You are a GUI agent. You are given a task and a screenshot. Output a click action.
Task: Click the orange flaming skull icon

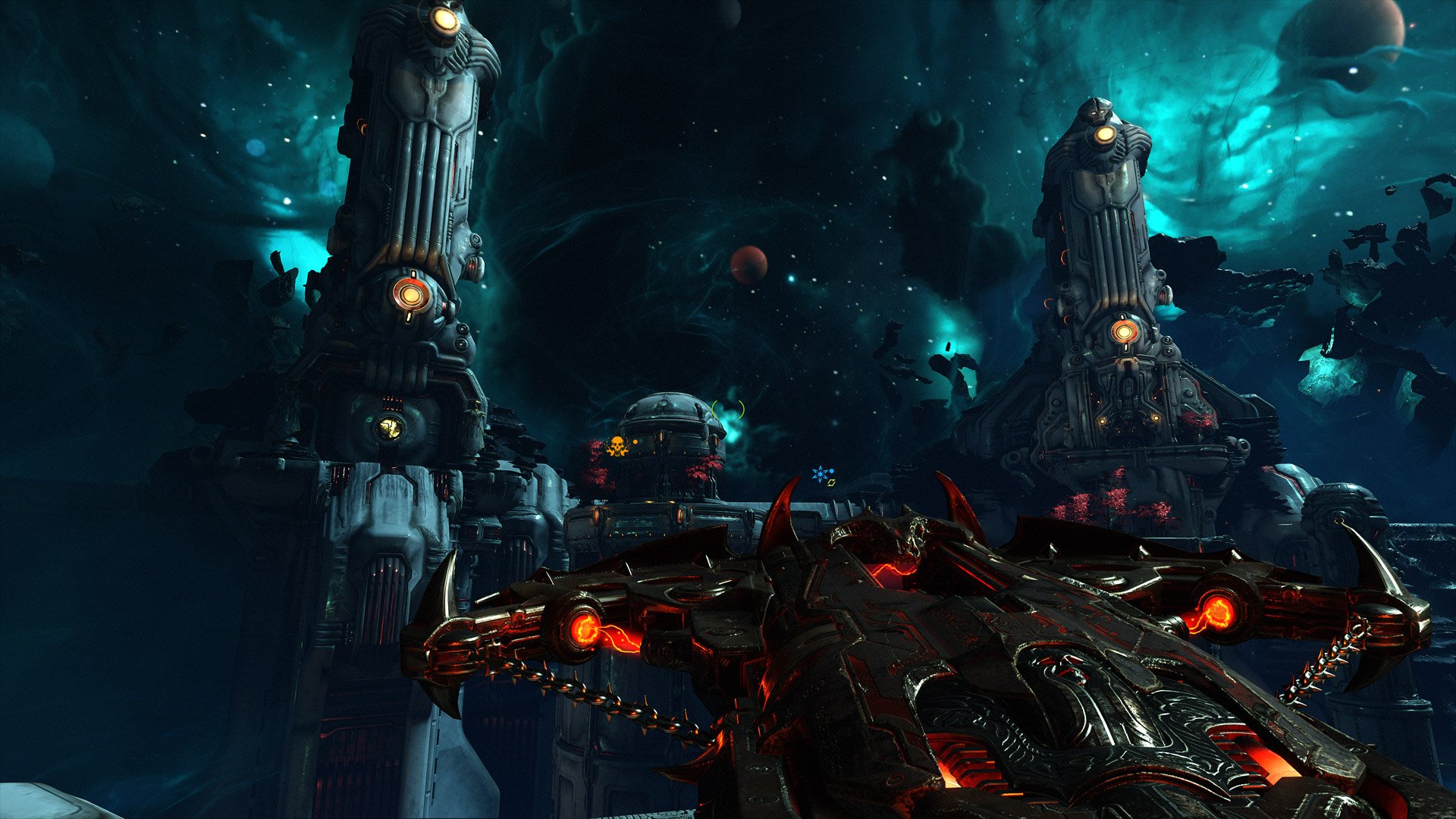617,446
